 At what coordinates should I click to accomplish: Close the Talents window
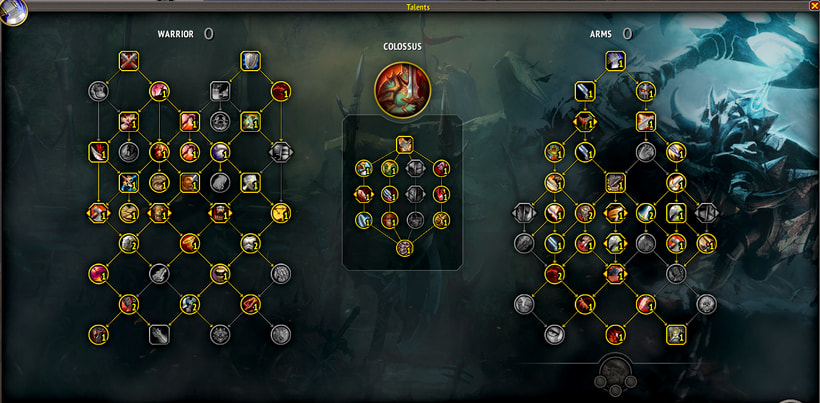pos(812,6)
